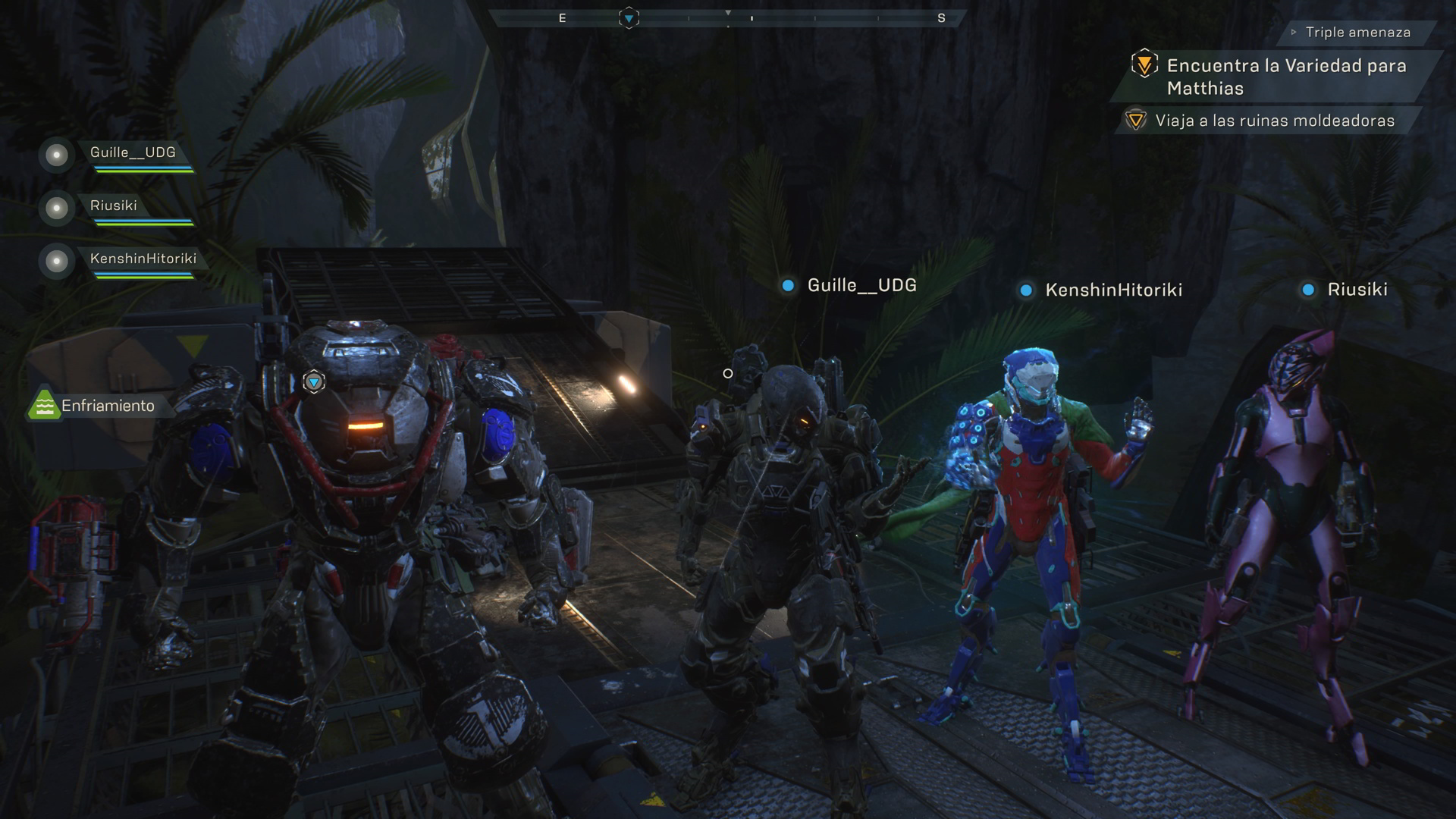Expand the "Triple amenaza" mission title
Image resolution: width=1456 pixels, height=819 pixels.
point(1357,33)
